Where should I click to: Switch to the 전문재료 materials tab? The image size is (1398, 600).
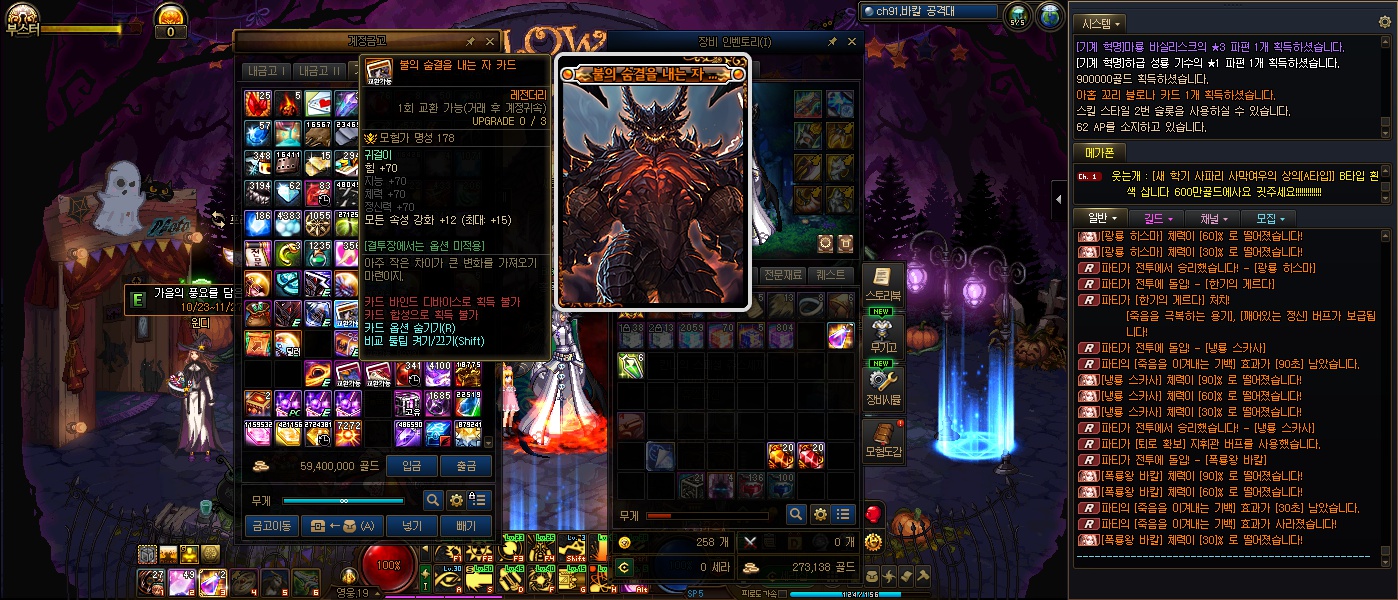[783, 275]
